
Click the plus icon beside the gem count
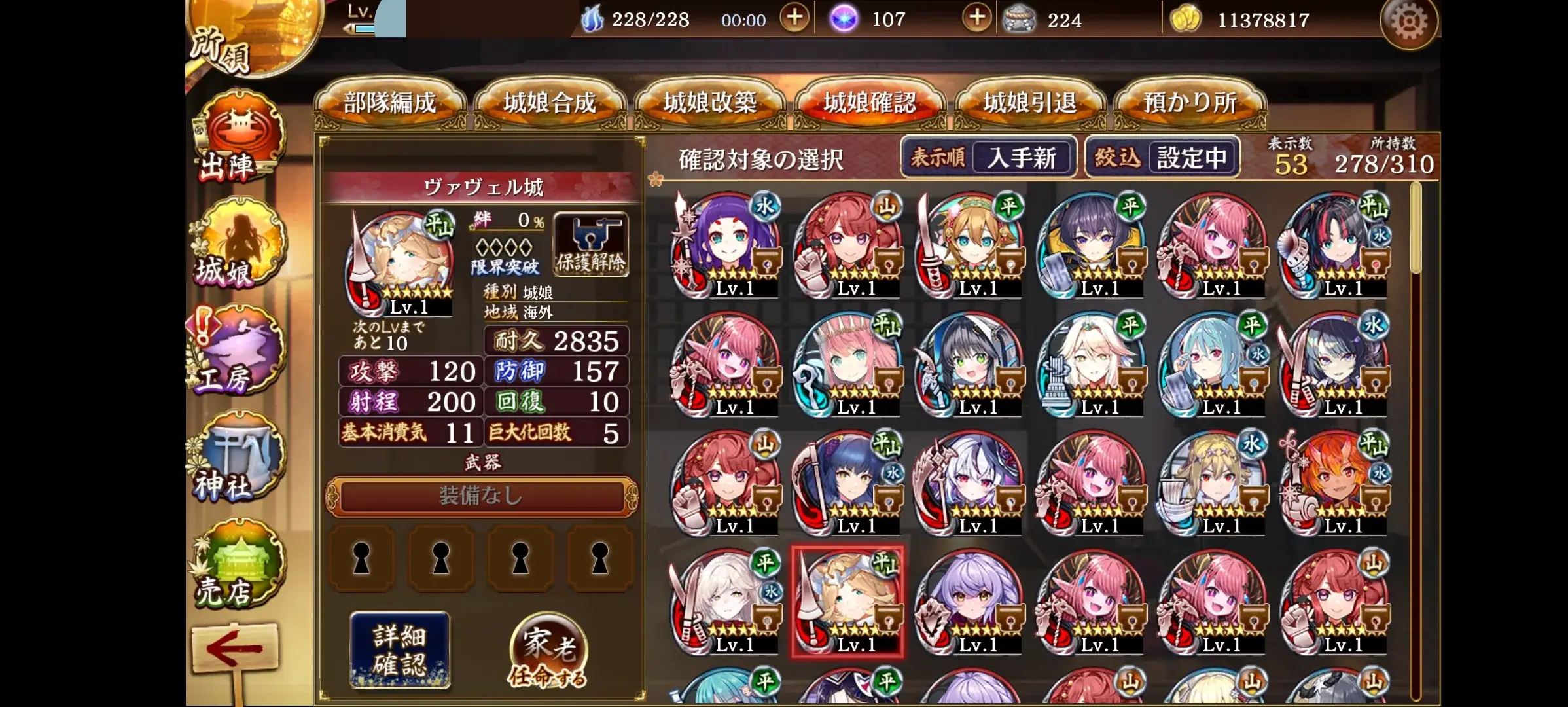tap(976, 19)
